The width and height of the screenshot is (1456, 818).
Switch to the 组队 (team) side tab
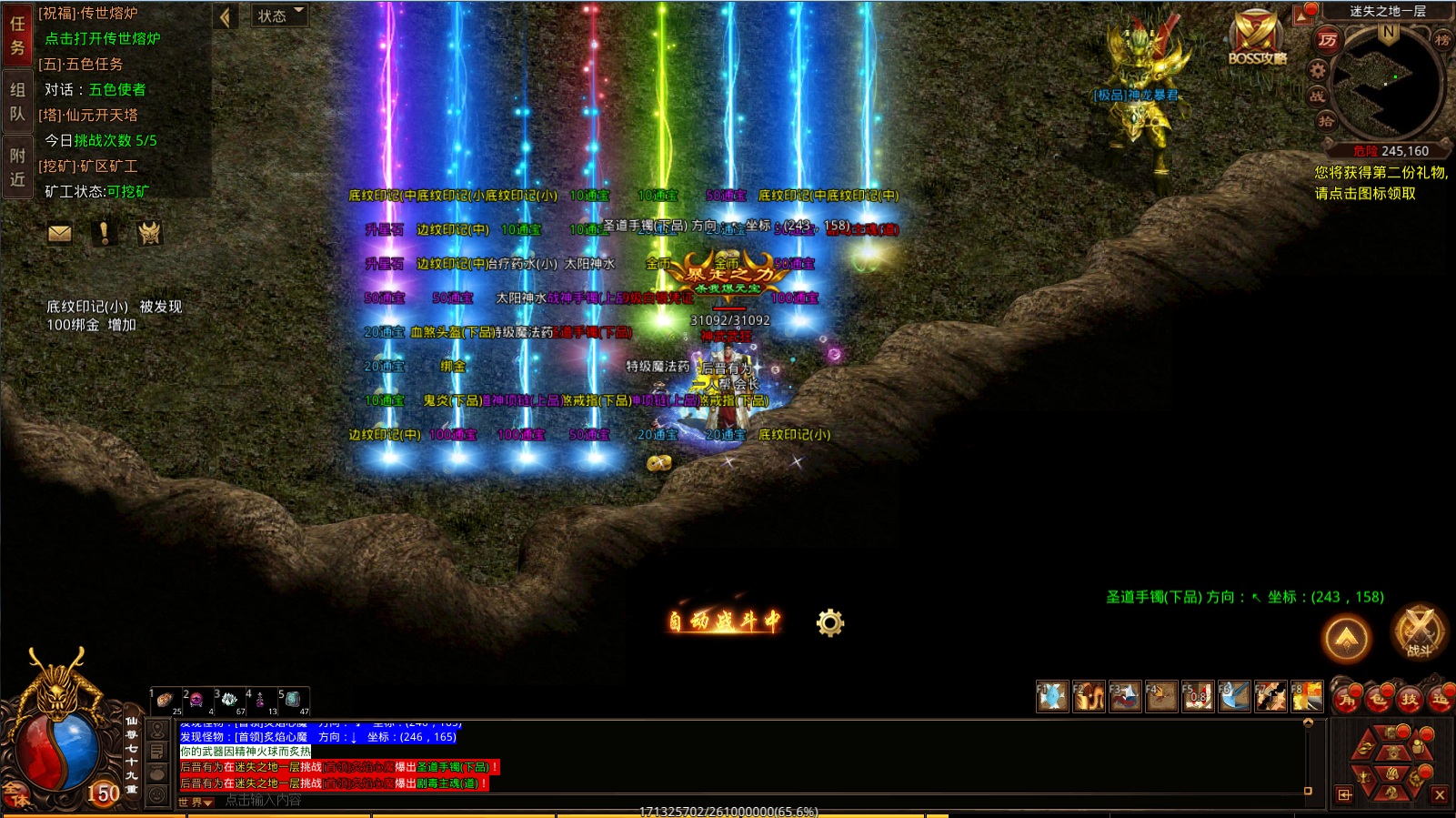tap(17, 101)
